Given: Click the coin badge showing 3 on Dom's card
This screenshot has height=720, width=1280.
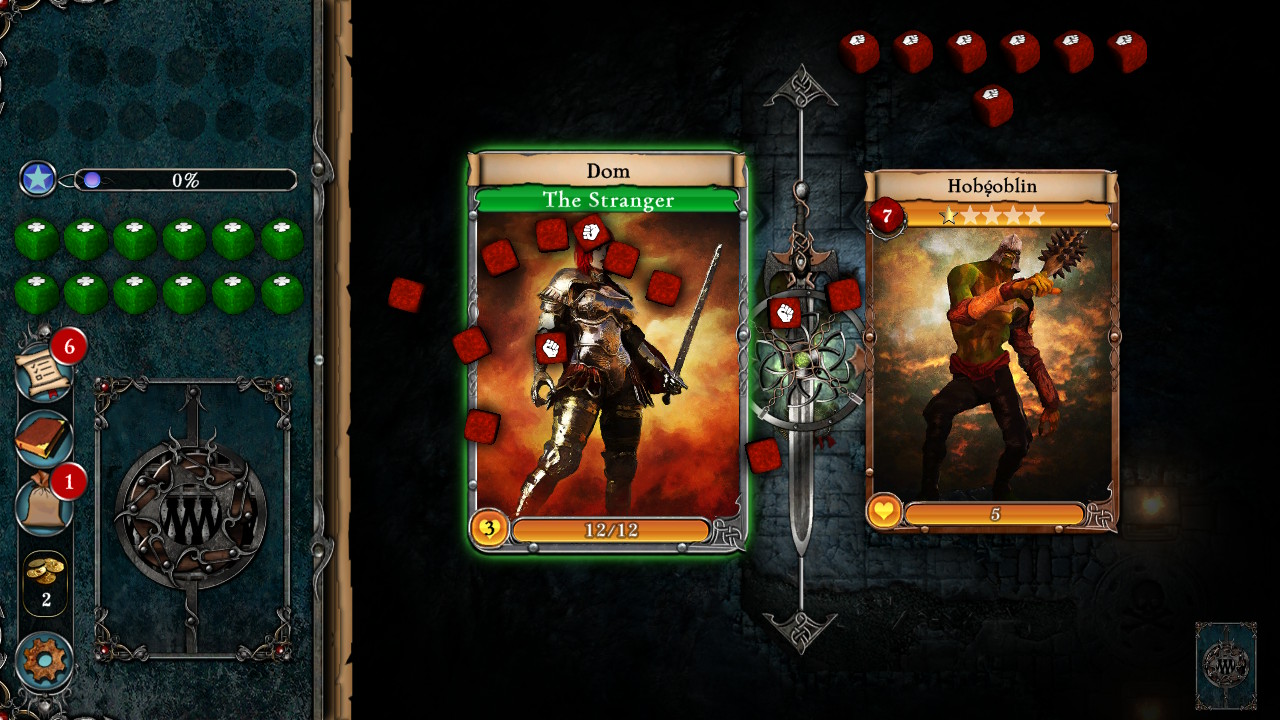Looking at the screenshot, I should pyautogui.click(x=488, y=531).
